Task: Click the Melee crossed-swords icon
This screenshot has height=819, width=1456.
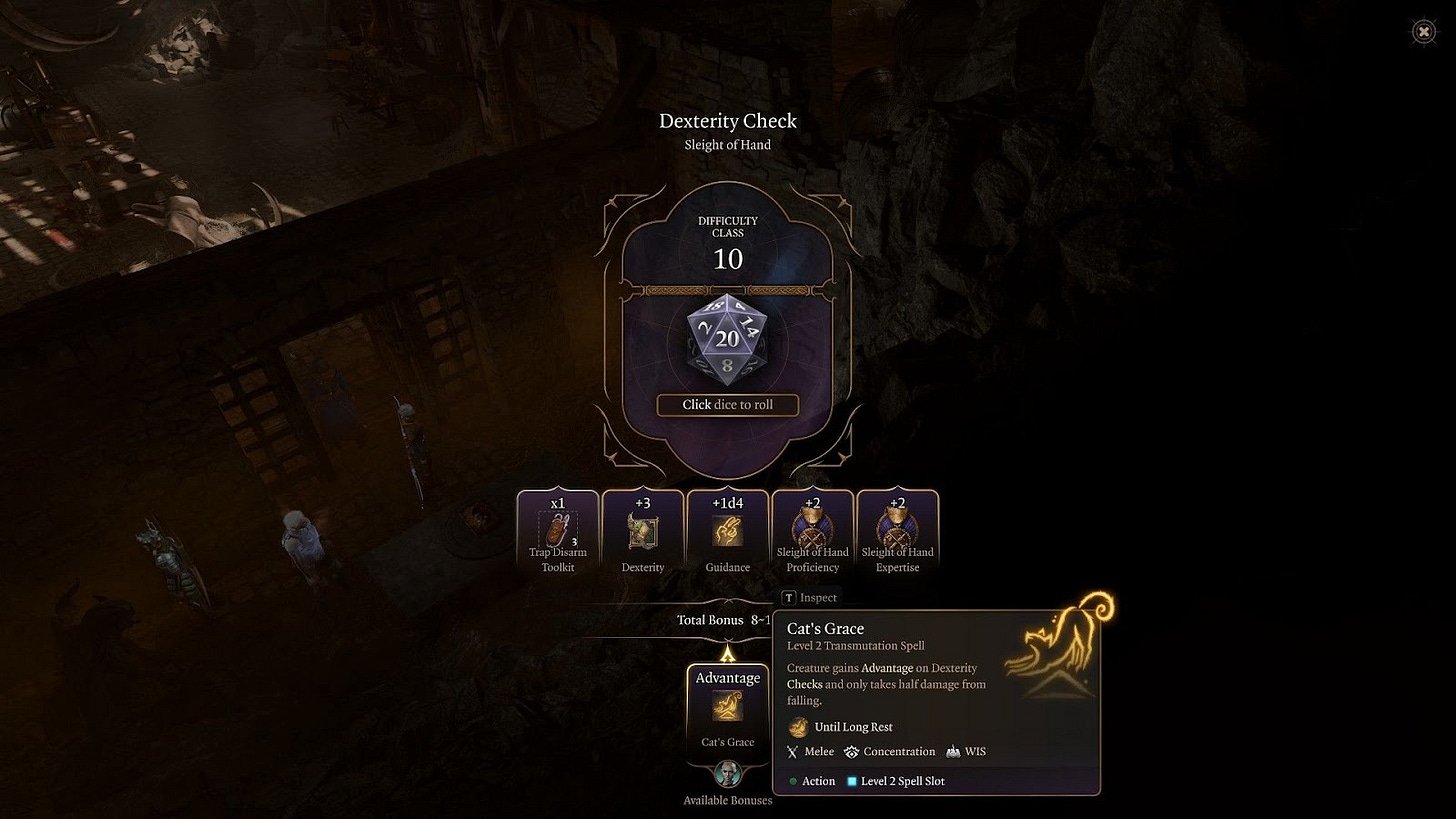Action: coord(791,751)
